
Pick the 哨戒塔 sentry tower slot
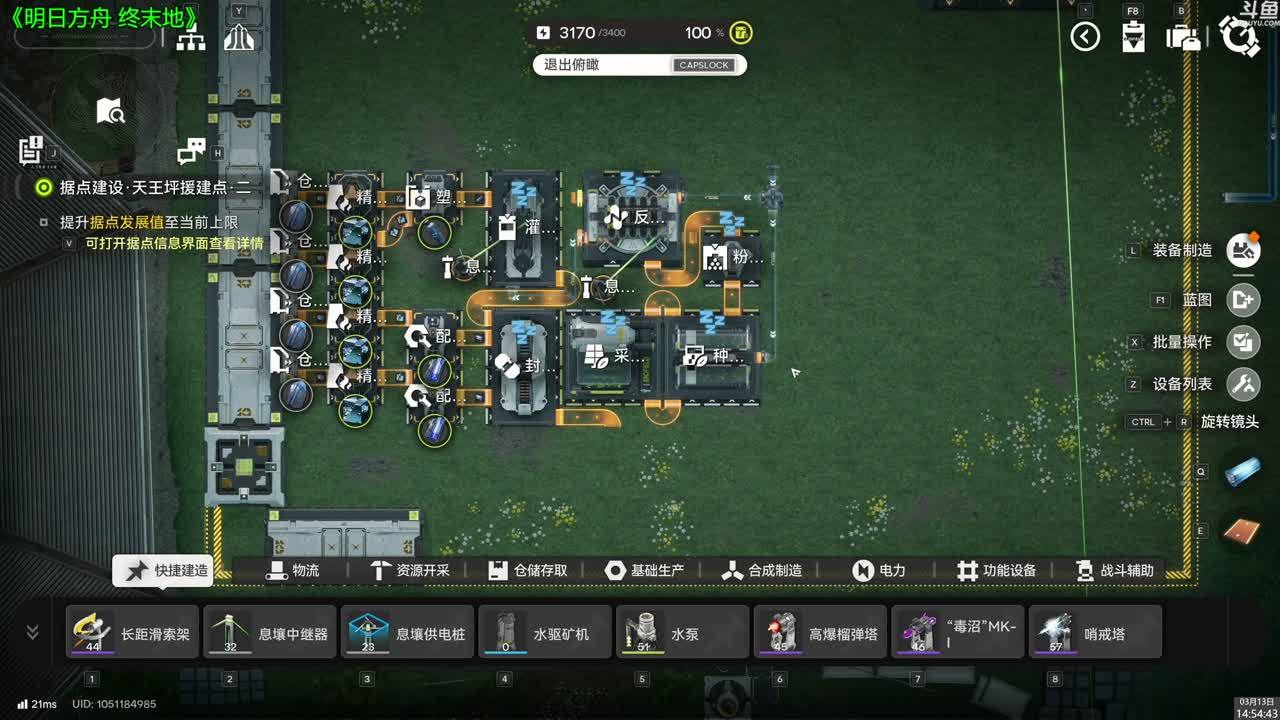coord(1096,632)
